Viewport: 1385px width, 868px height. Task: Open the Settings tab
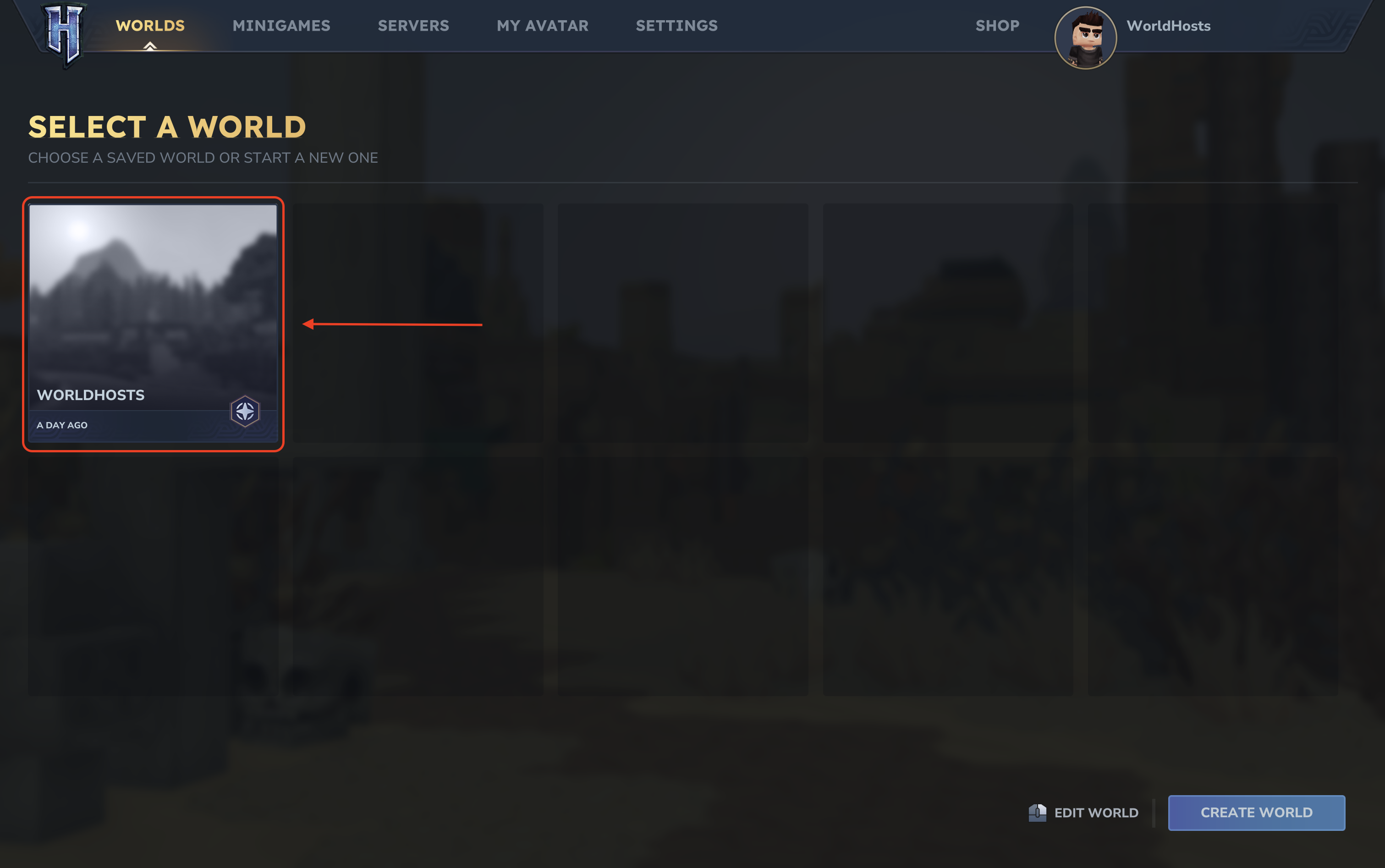676,26
